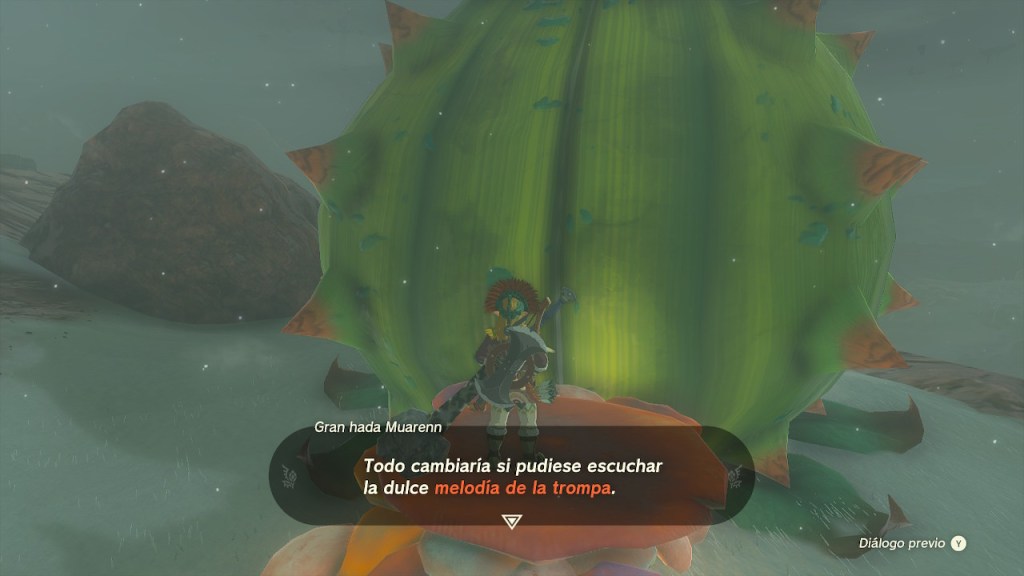Advance dialogue with the continue arrow
Screen dimensions: 1024x576
pyautogui.click(x=511, y=522)
